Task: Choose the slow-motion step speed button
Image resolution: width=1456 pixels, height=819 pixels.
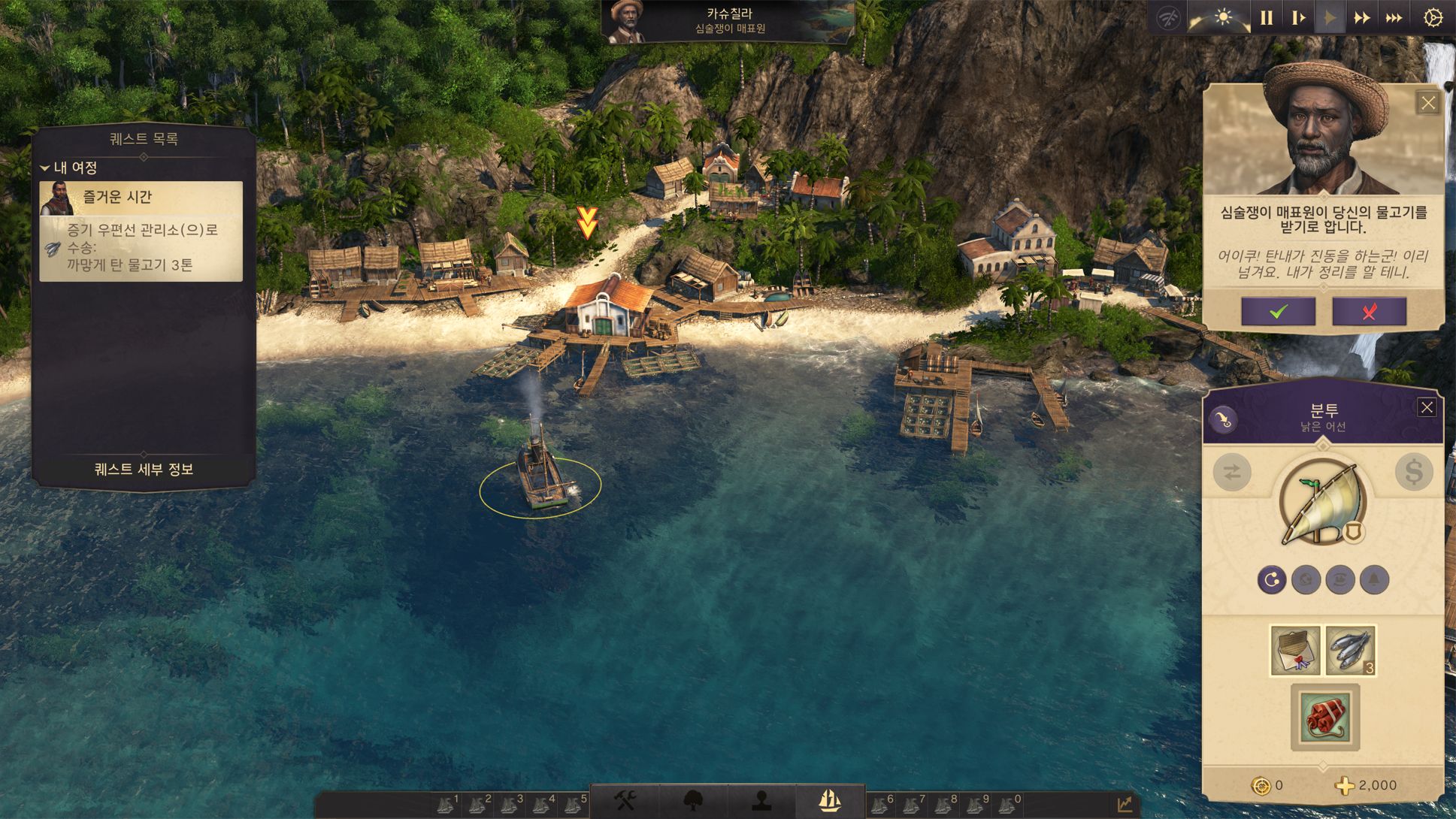Action: click(x=1298, y=17)
